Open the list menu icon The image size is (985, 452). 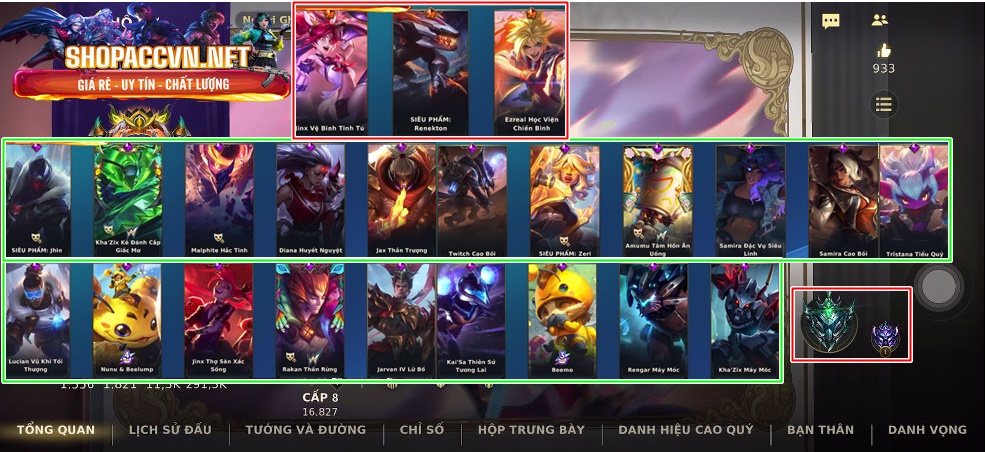pyautogui.click(x=883, y=103)
